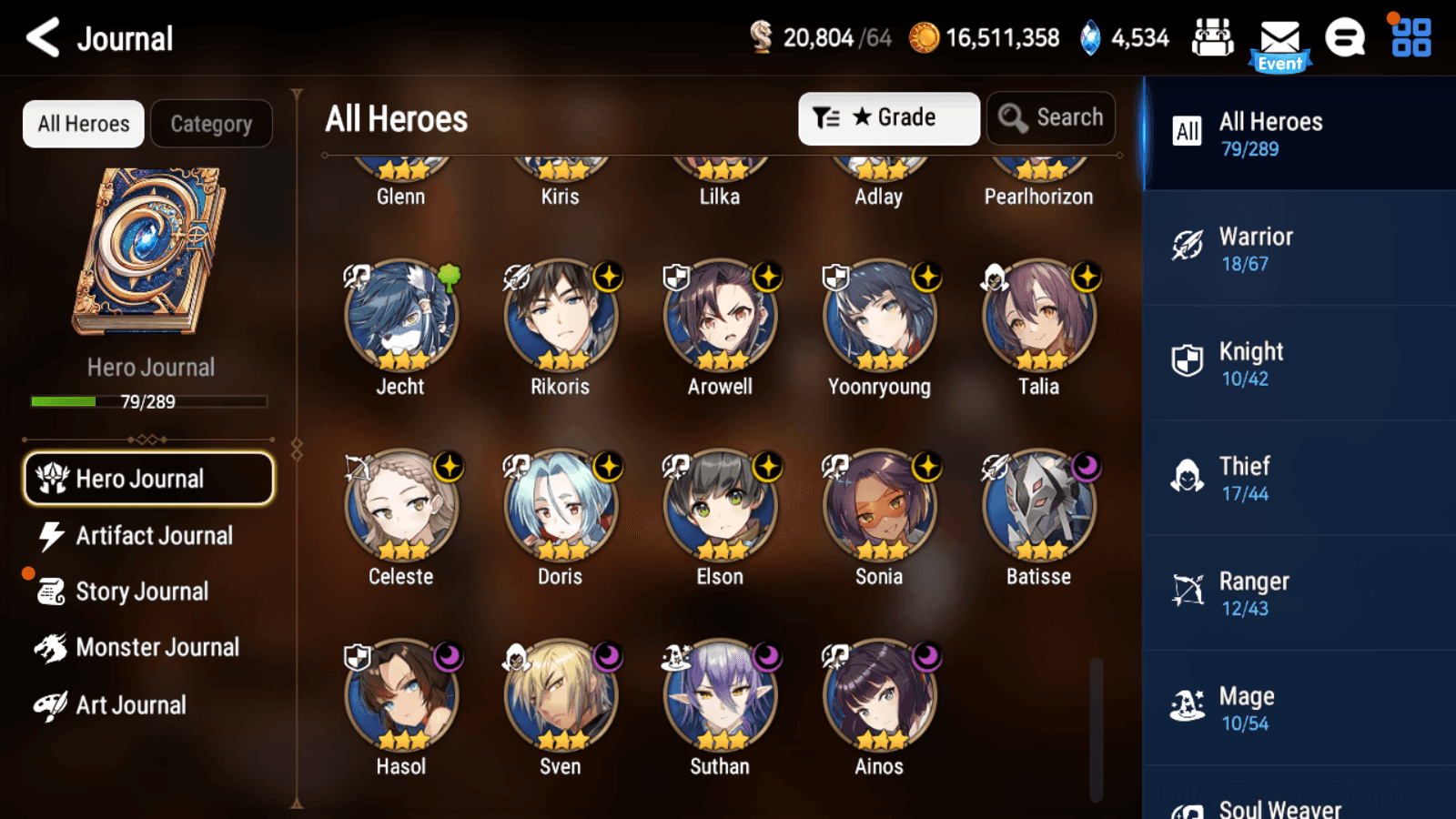Image resolution: width=1456 pixels, height=819 pixels.
Task: Select the All Heroes tab
Action: (84, 124)
